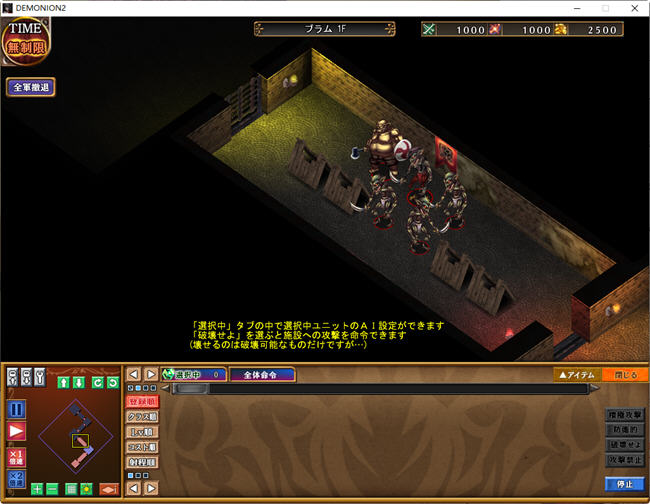Click the 全軍撤退 retreat-all button
650x504 pixels.
point(31,87)
